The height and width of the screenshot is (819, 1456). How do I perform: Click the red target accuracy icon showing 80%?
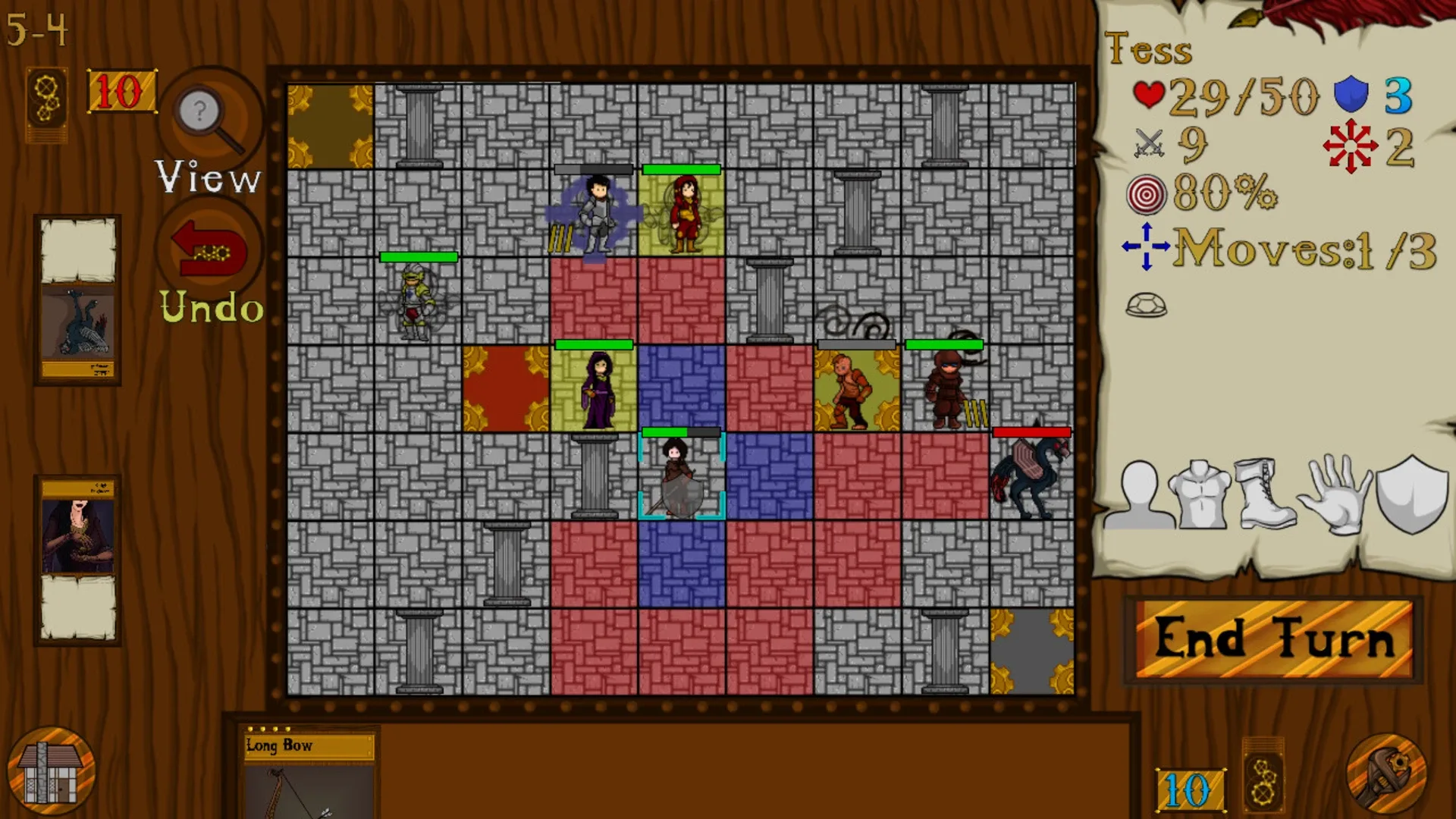coord(1147,195)
